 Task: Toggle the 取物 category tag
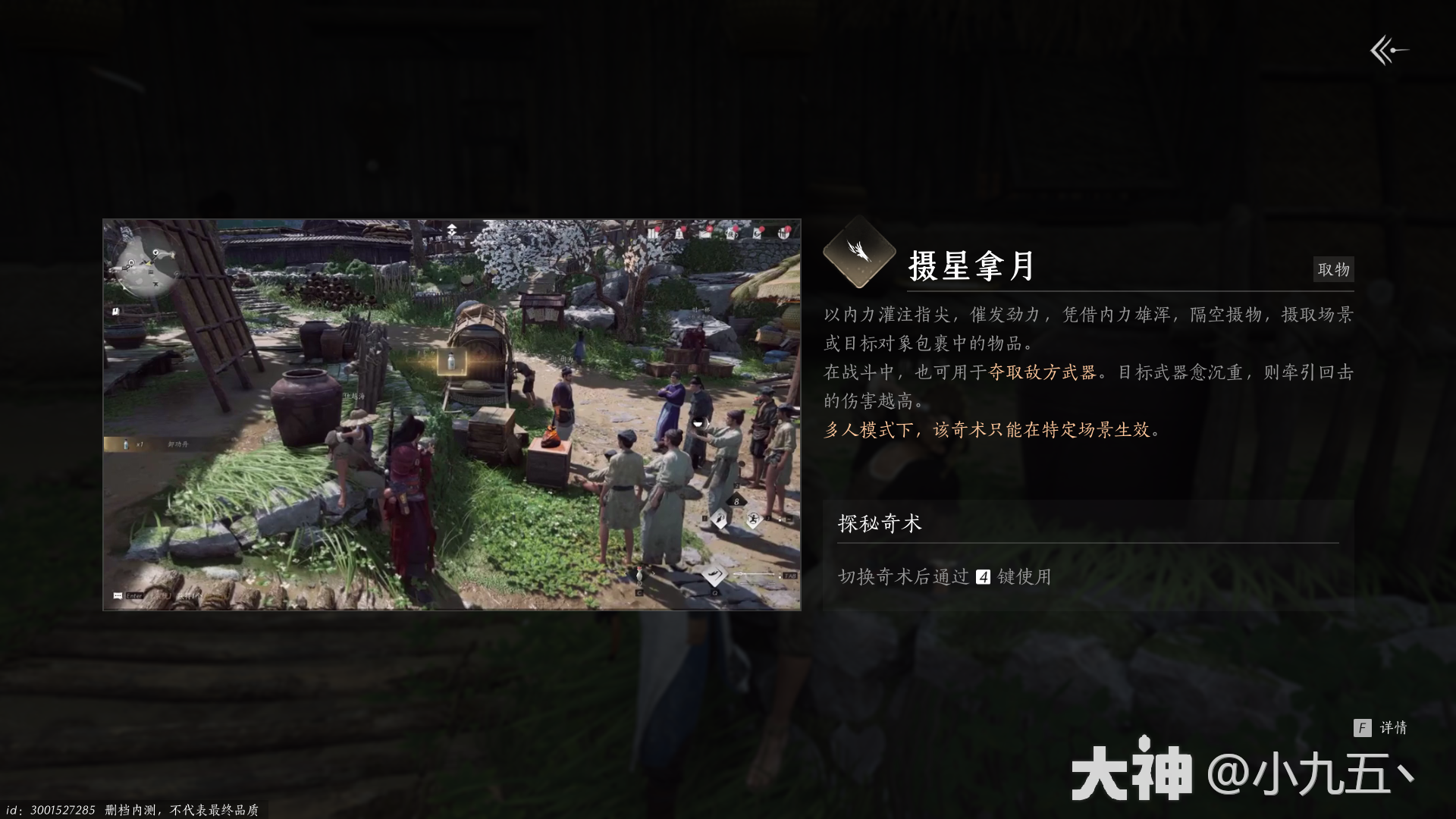coord(1333,269)
